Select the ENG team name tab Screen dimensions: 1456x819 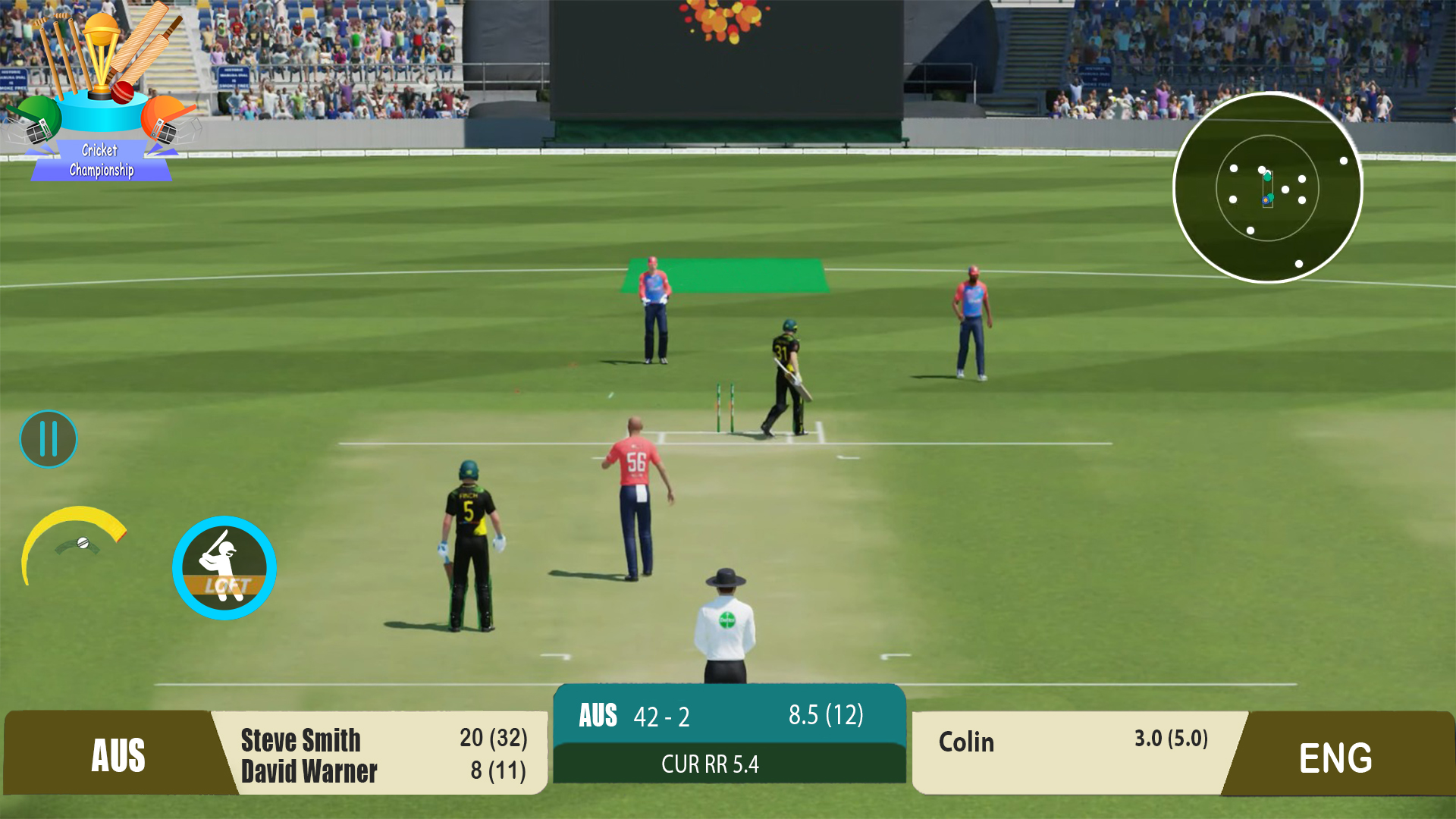(1336, 755)
